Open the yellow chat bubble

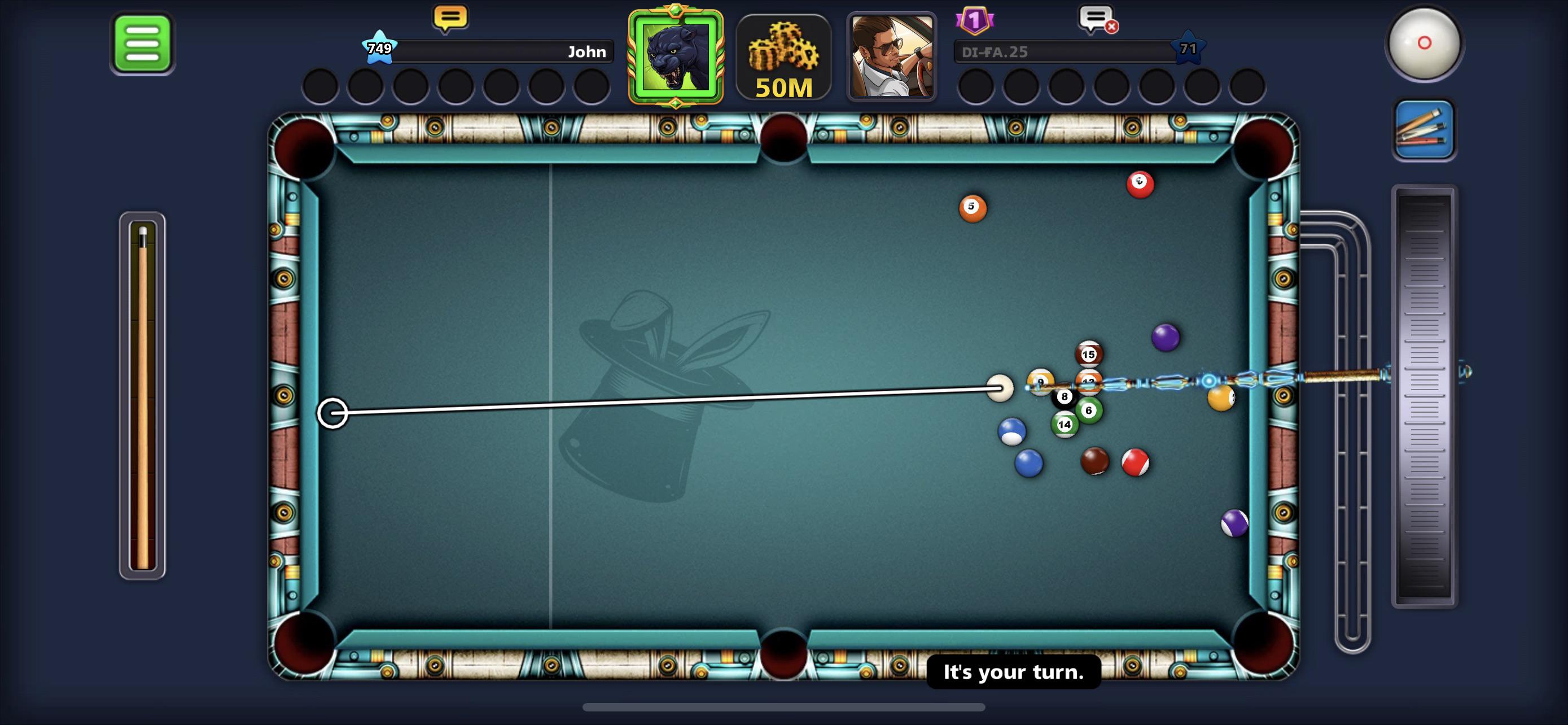coord(450,18)
